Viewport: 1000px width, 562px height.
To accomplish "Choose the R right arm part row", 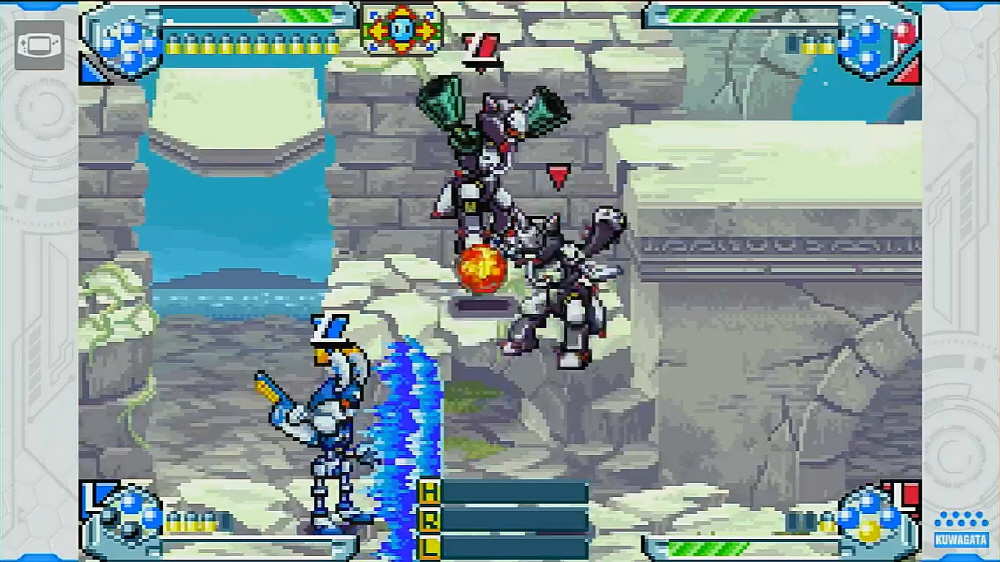I will click(x=503, y=520).
